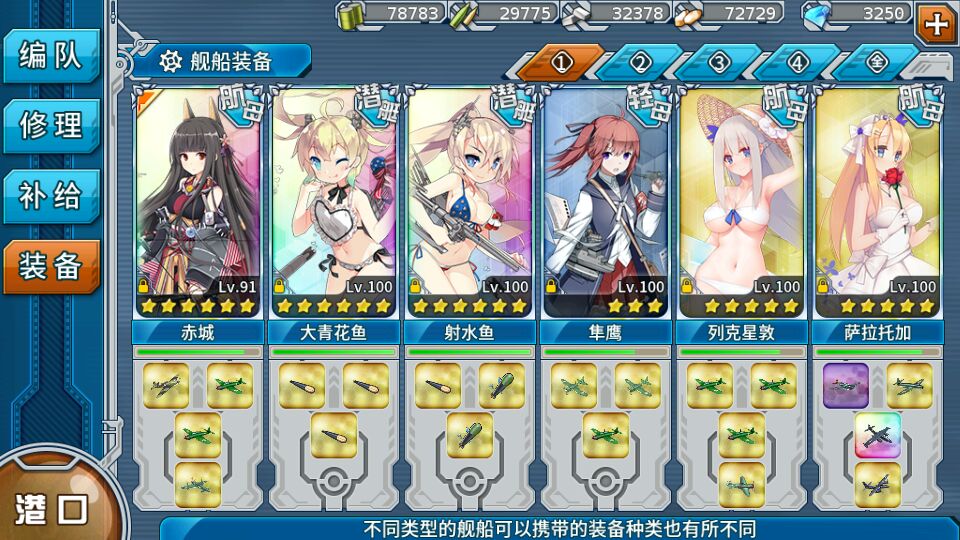Switch to the 修理 repair menu
Image resolution: width=960 pixels, height=540 pixels.
50,125
